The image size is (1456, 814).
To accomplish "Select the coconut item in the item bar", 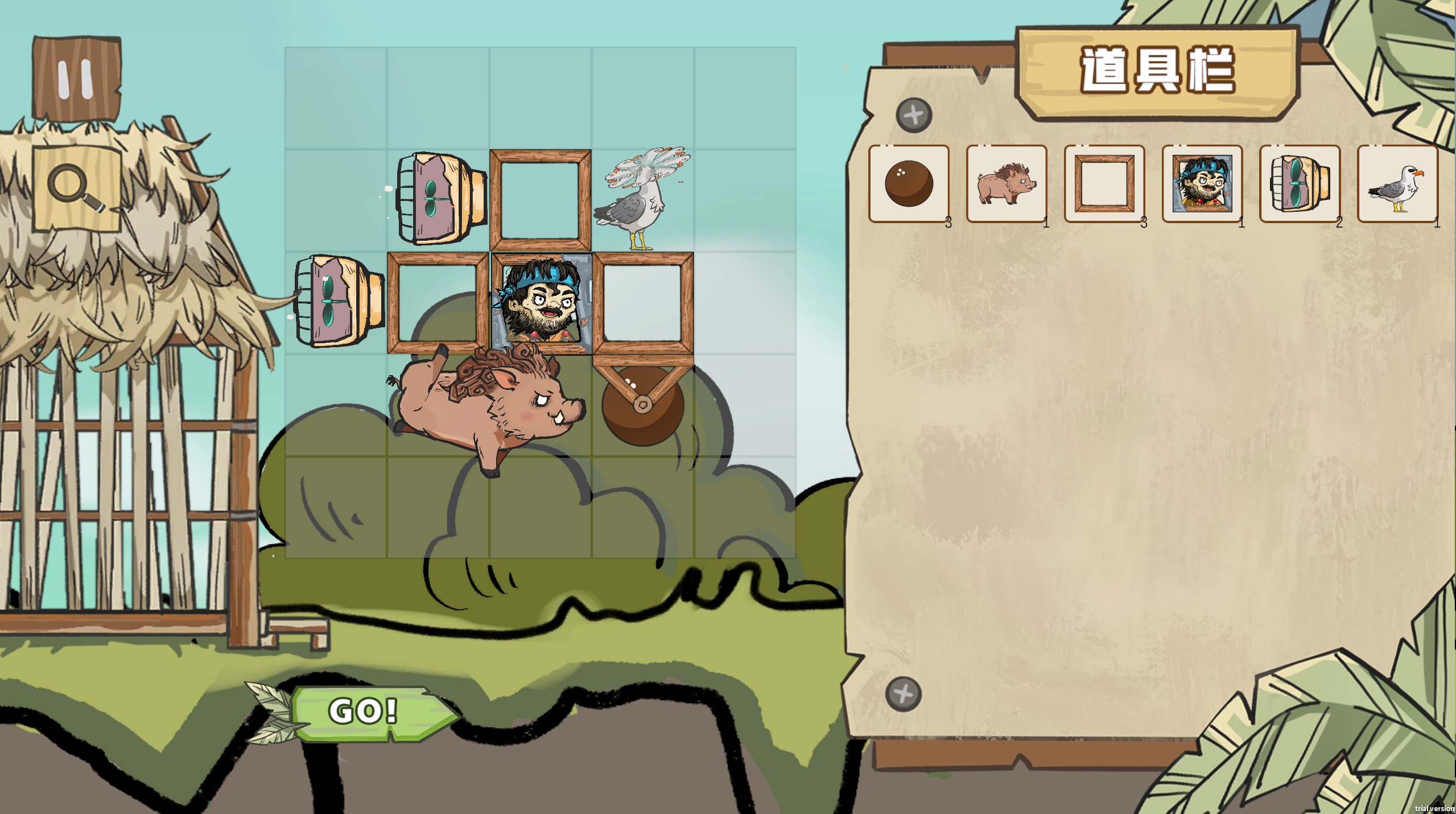I will click(x=909, y=184).
